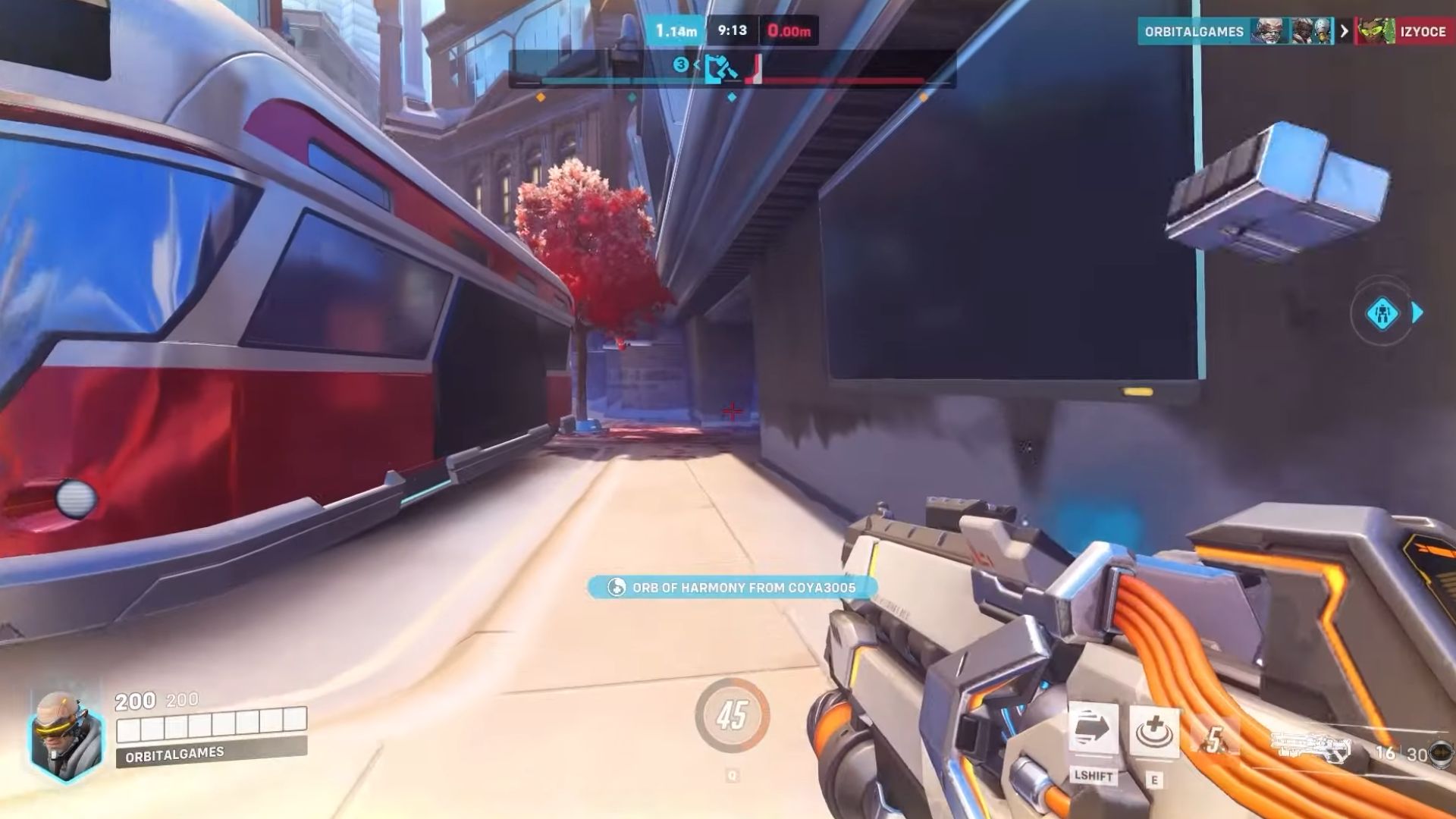Toggle the checkpoint 3 marker on the progress bar
This screenshot has width=1456, height=819.
(x=680, y=64)
